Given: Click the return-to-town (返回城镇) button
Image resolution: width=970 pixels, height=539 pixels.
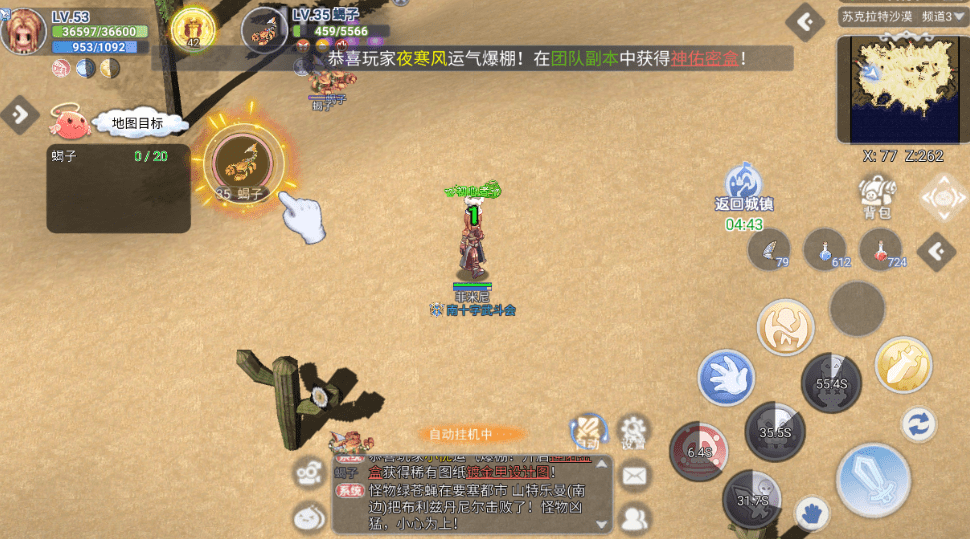Looking at the screenshot, I should coord(743,184).
